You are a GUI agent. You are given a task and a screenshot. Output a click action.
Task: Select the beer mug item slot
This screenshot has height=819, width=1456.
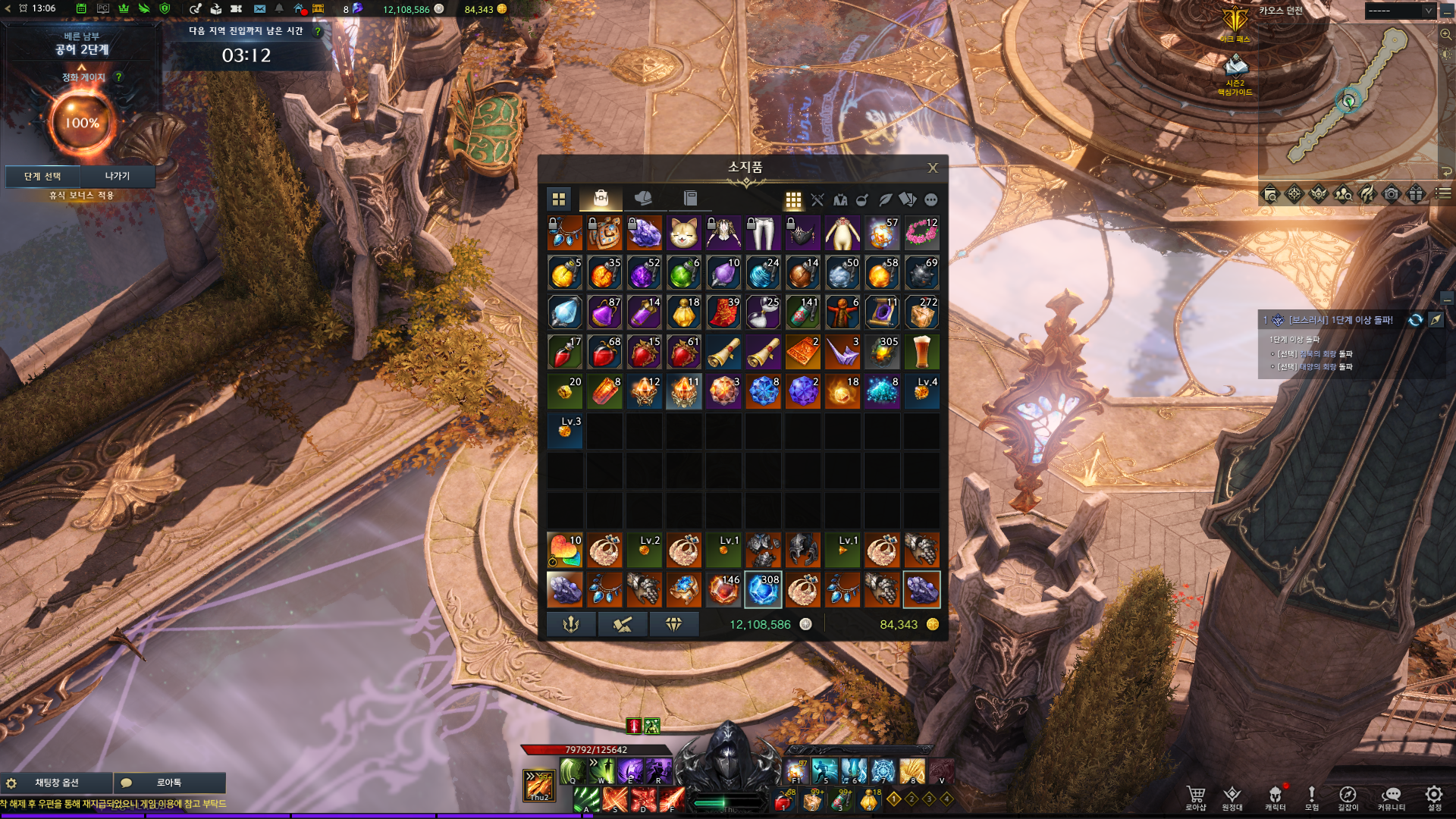click(x=921, y=352)
